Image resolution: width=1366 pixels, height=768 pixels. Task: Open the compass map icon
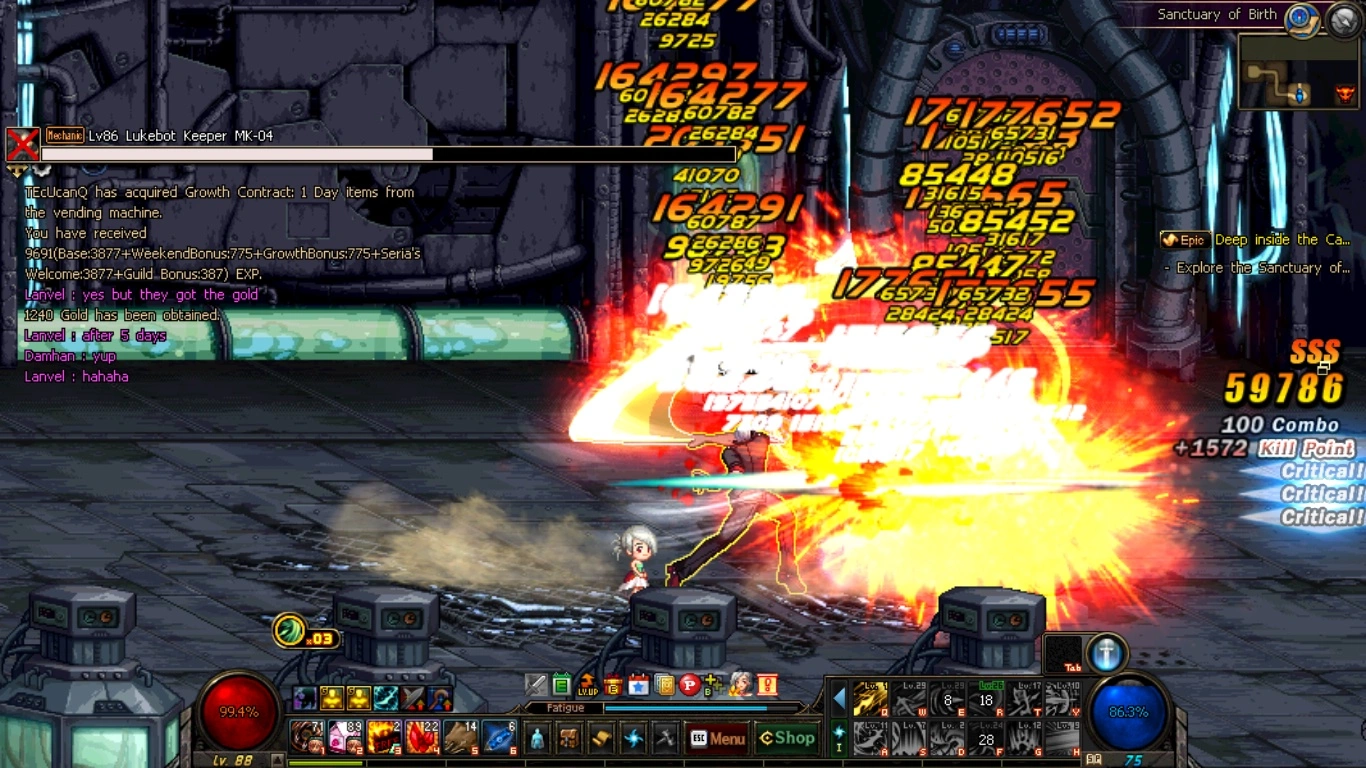click(x=1301, y=18)
